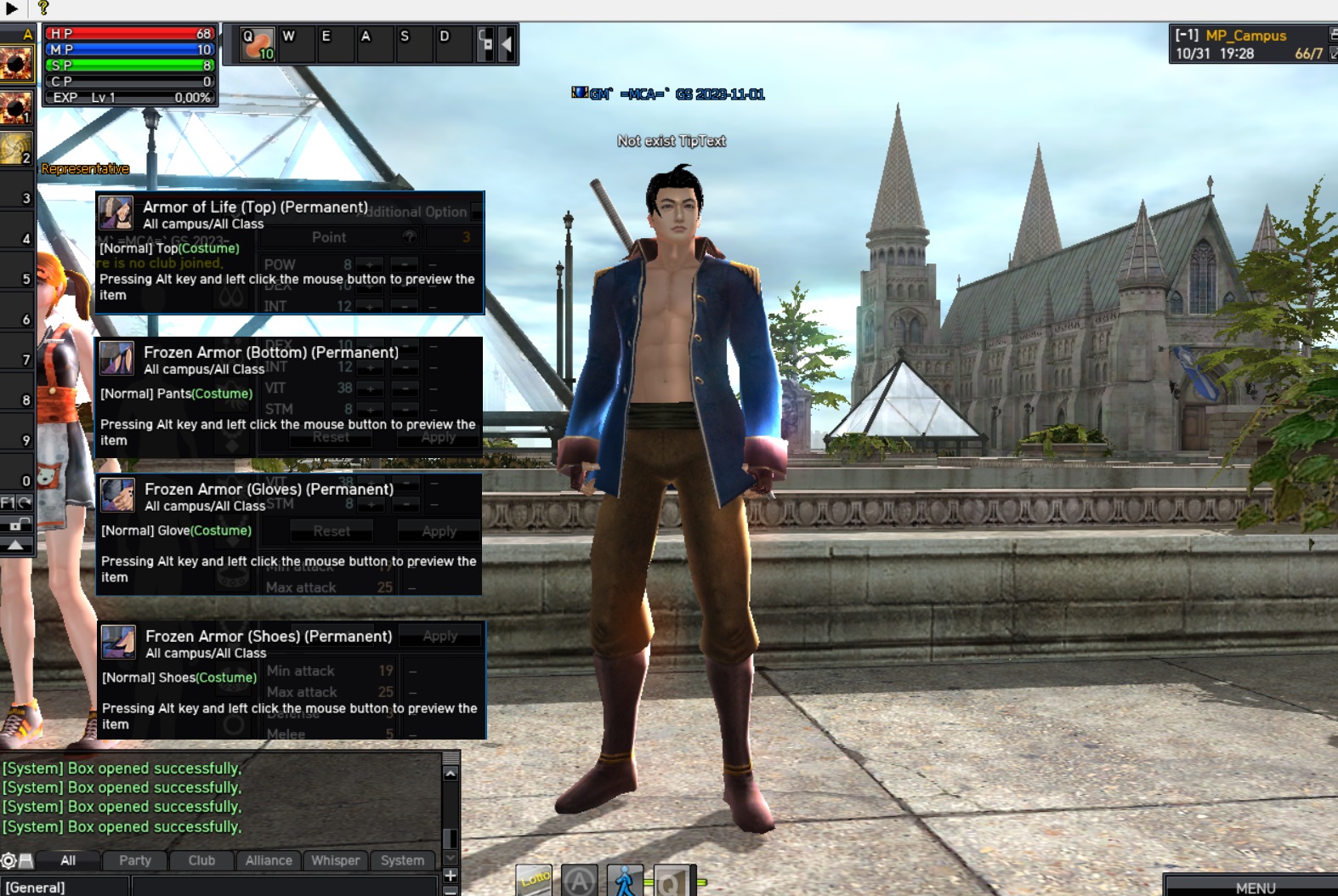1338x896 pixels.
Task: Open the Lotto icon
Action: tap(534, 880)
